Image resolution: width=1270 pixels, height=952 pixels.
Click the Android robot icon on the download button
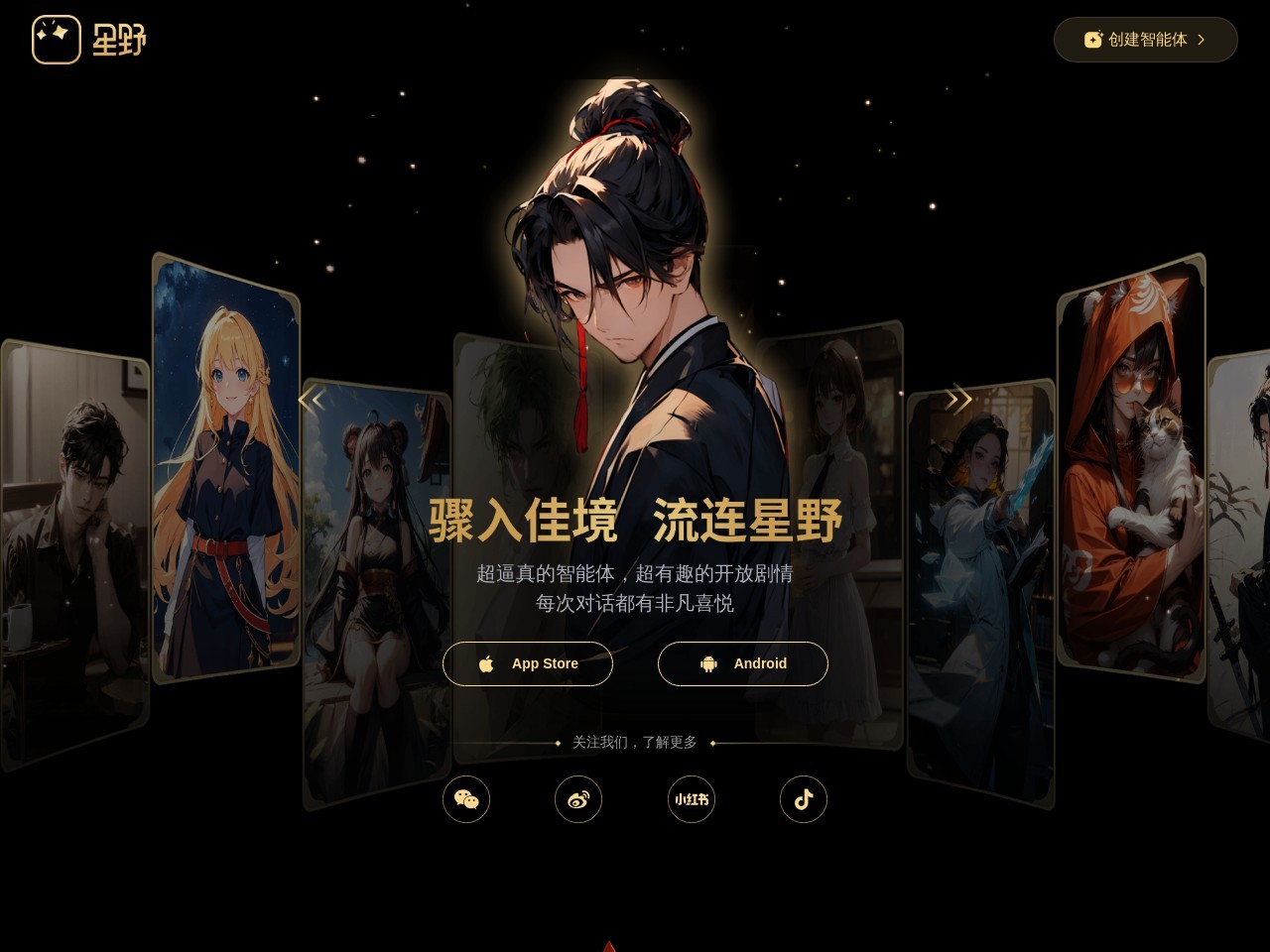(709, 663)
